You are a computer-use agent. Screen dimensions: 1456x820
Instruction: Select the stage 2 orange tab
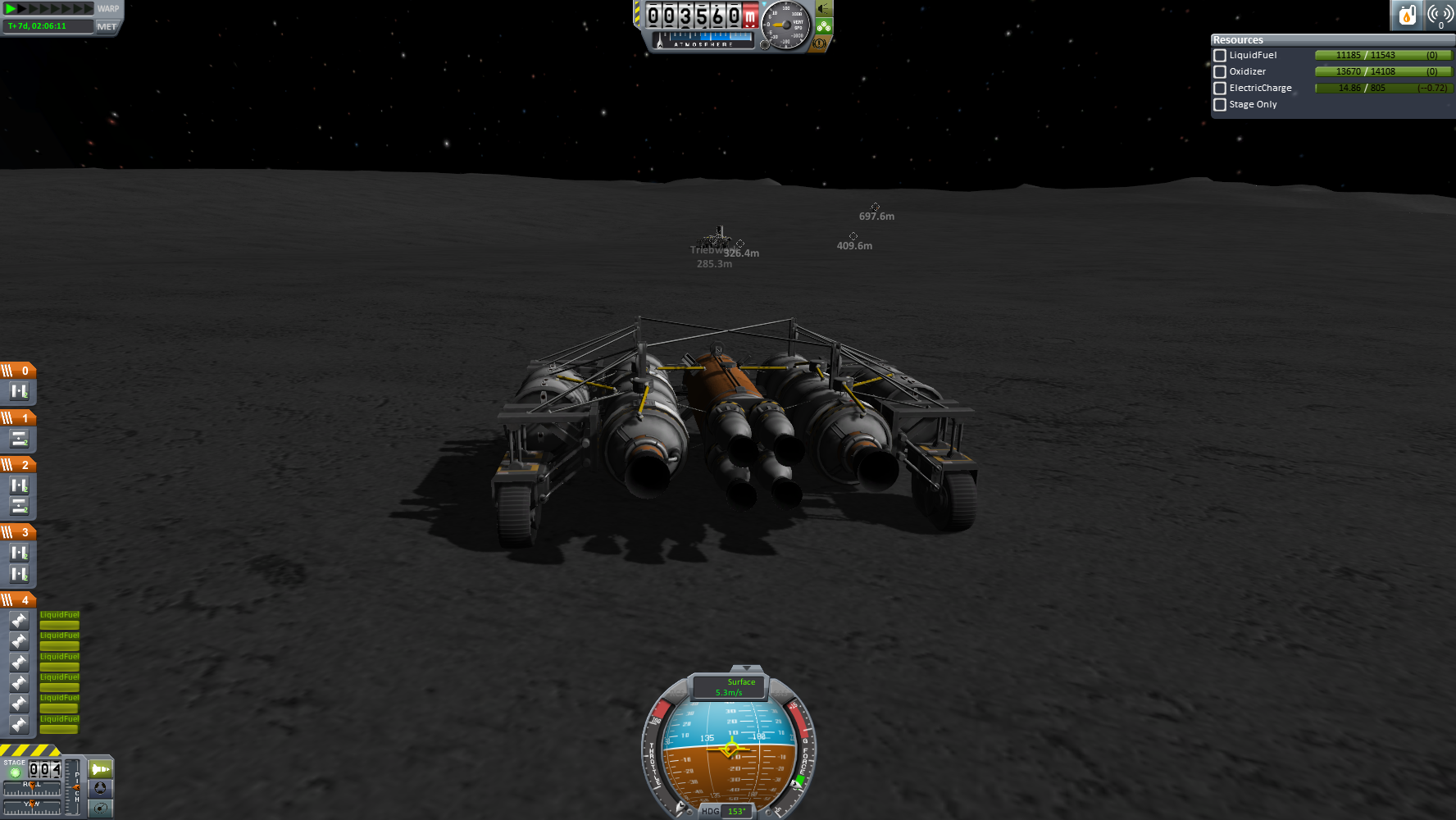[18, 465]
